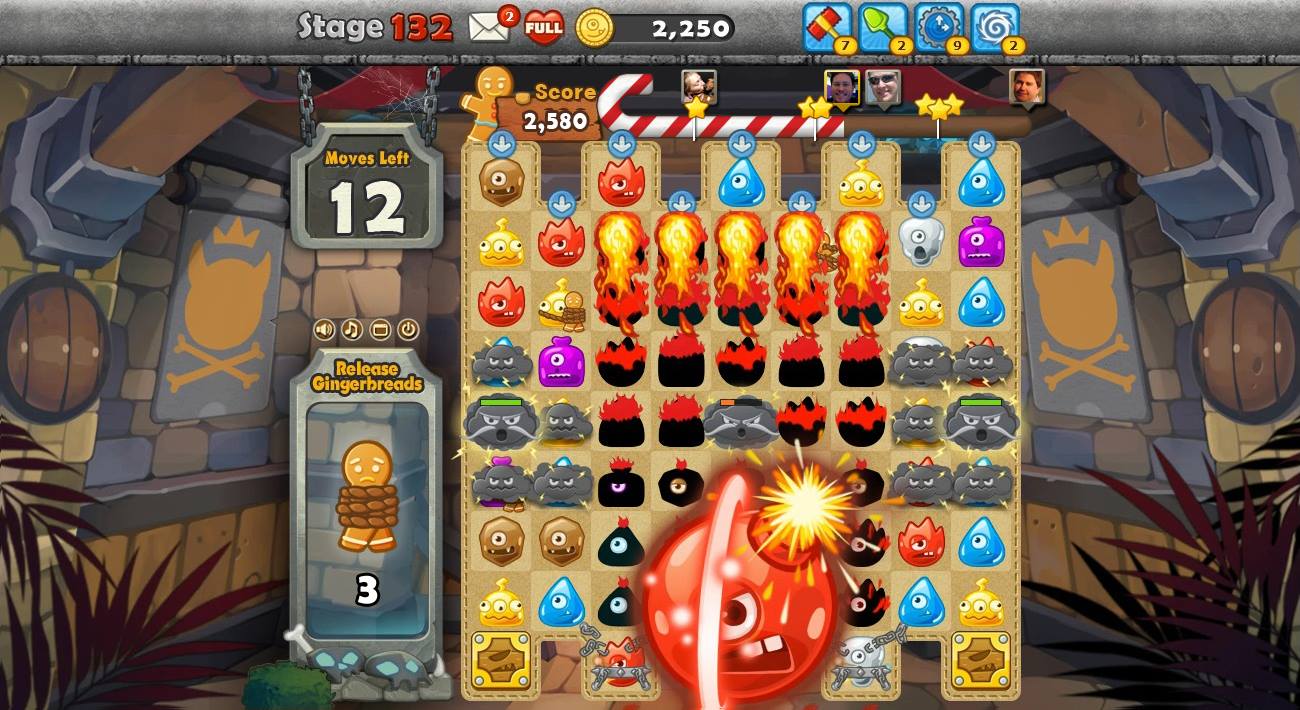The image size is (1300, 710).
Task: Activate the swirl vortex booster
Action: 993,26
